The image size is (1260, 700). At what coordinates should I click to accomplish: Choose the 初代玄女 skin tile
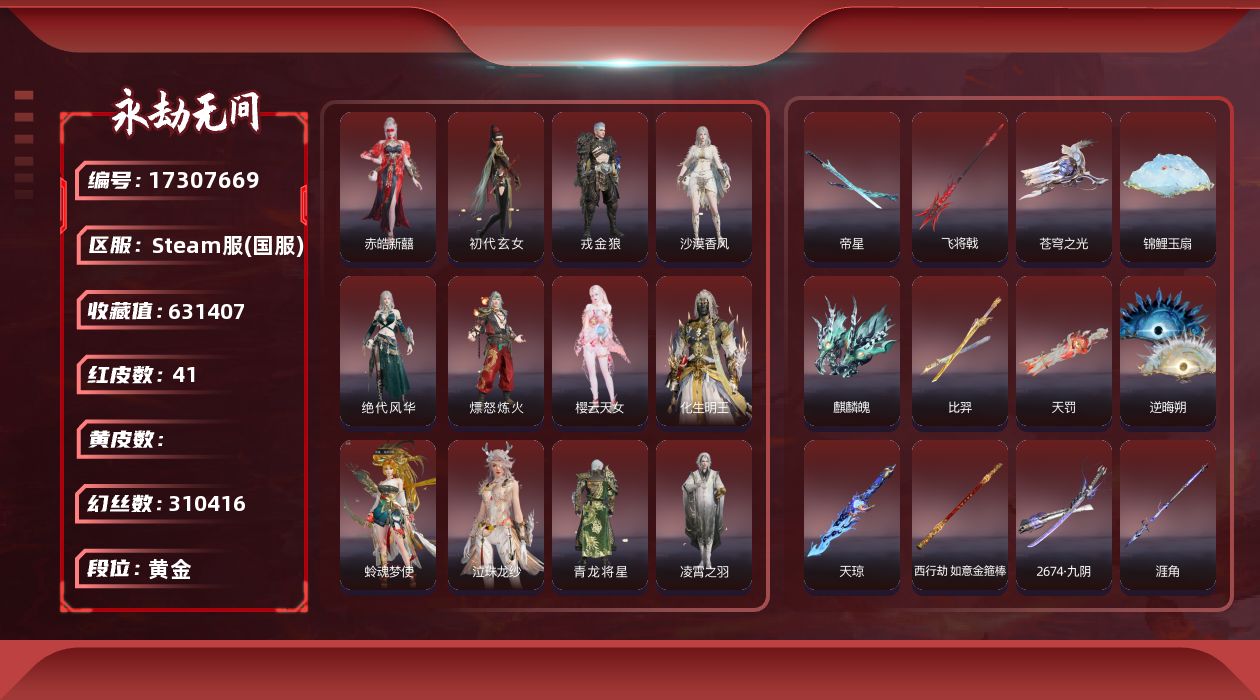pos(496,187)
